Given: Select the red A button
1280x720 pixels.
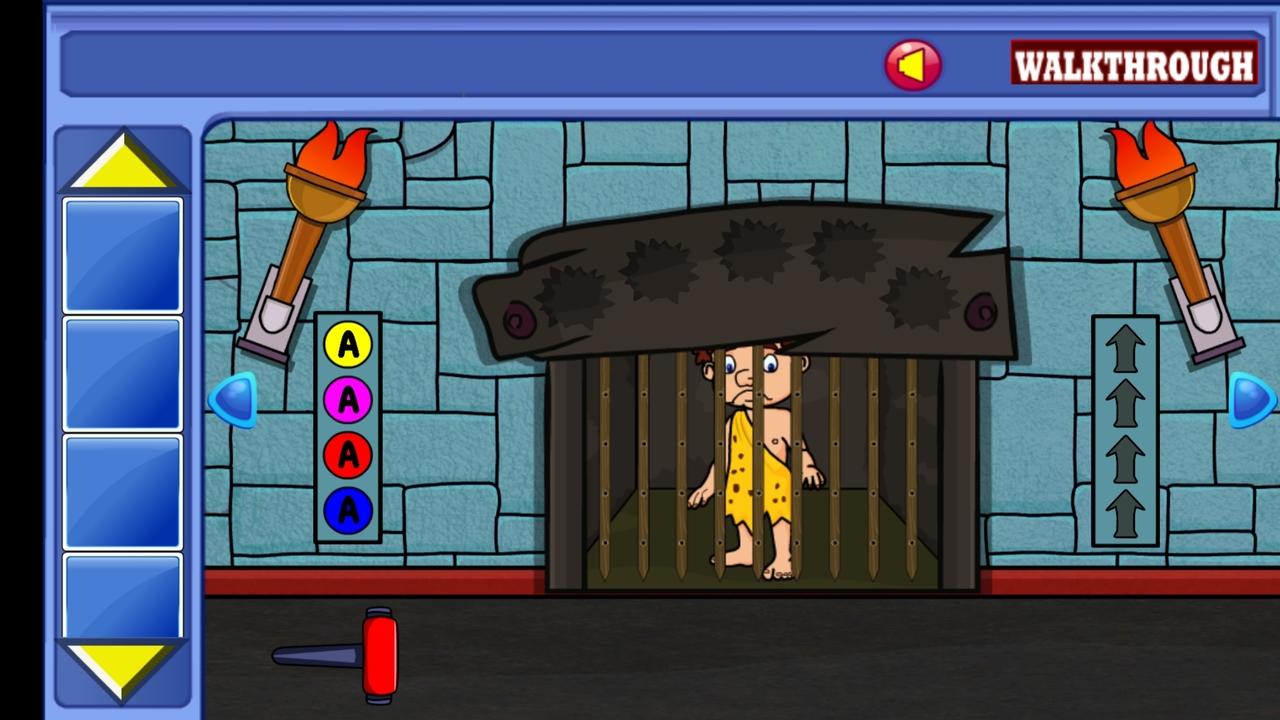Looking at the screenshot, I should click(x=347, y=455).
